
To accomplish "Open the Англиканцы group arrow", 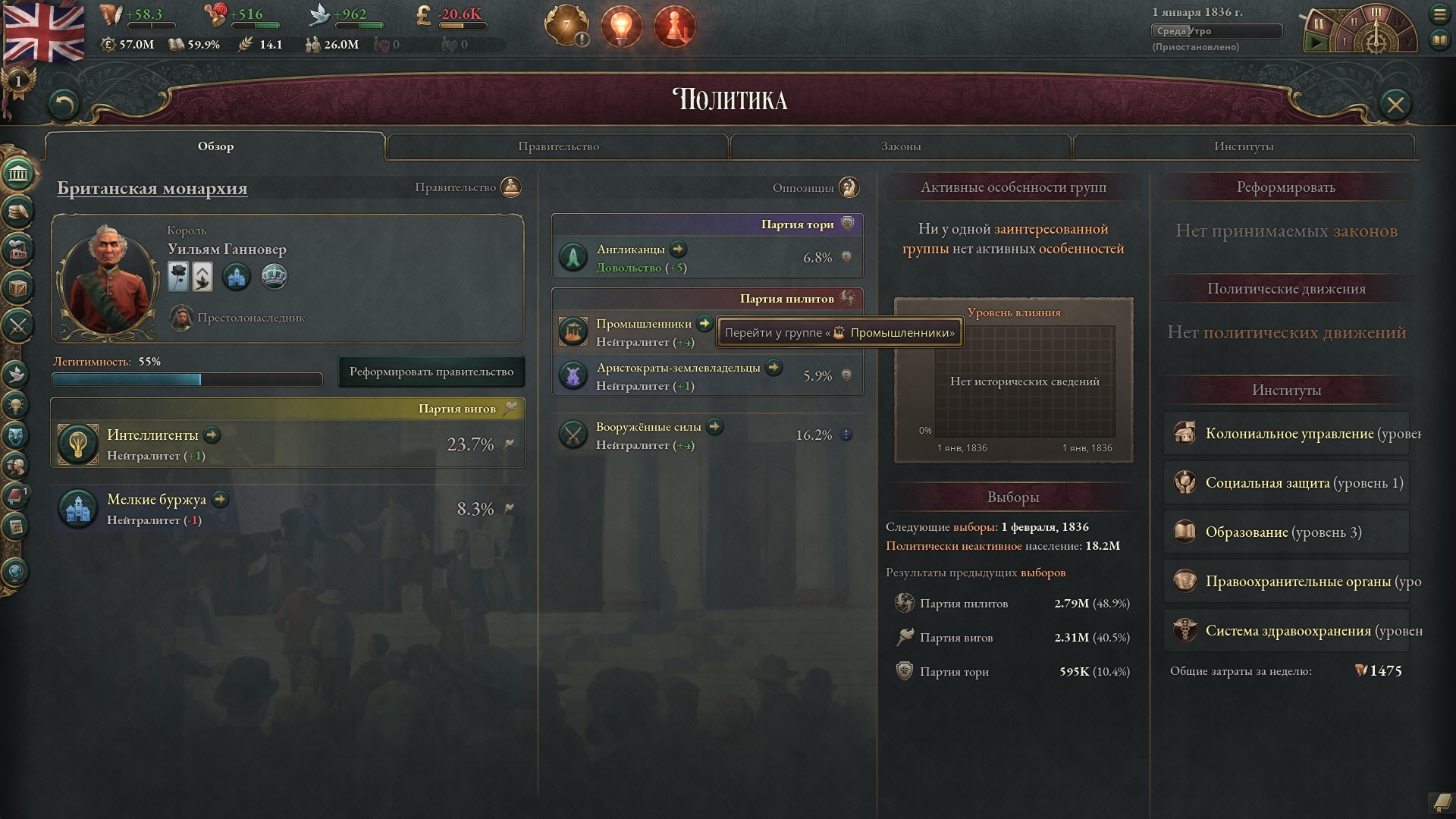I will pyautogui.click(x=678, y=249).
